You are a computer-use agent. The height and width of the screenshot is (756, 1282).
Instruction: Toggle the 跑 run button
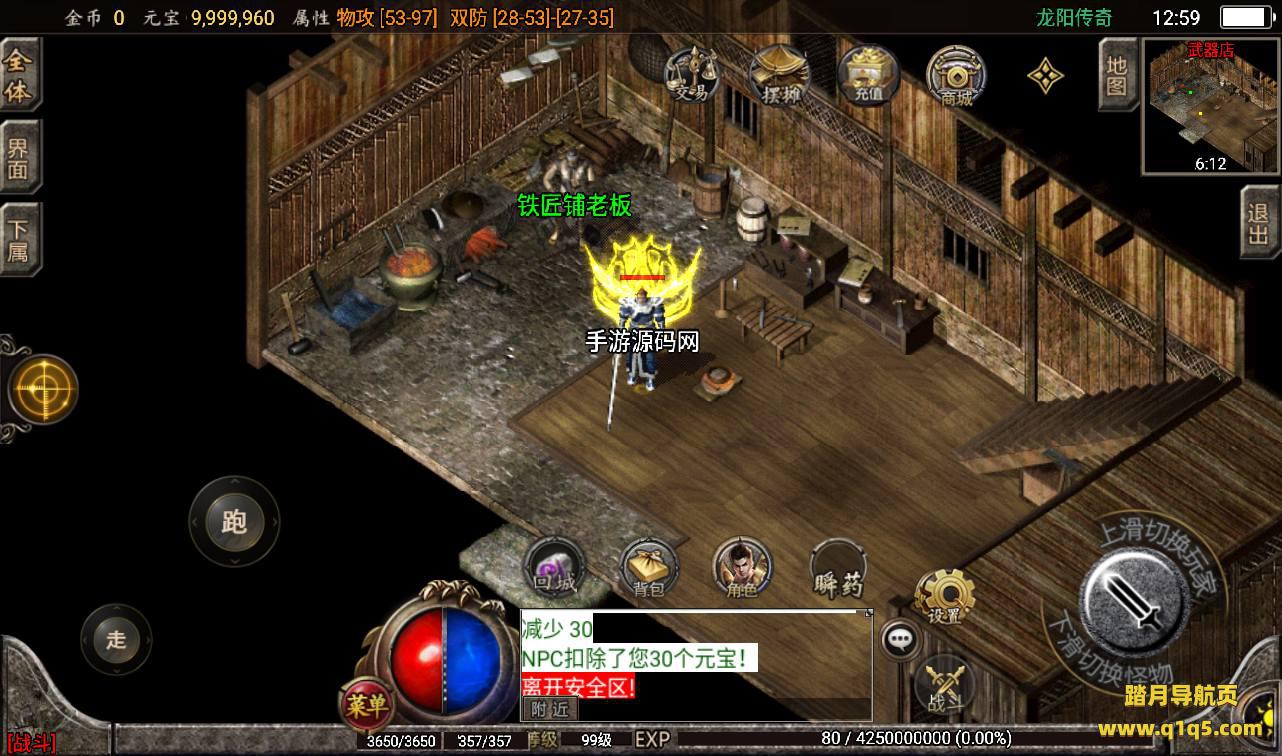point(234,521)
